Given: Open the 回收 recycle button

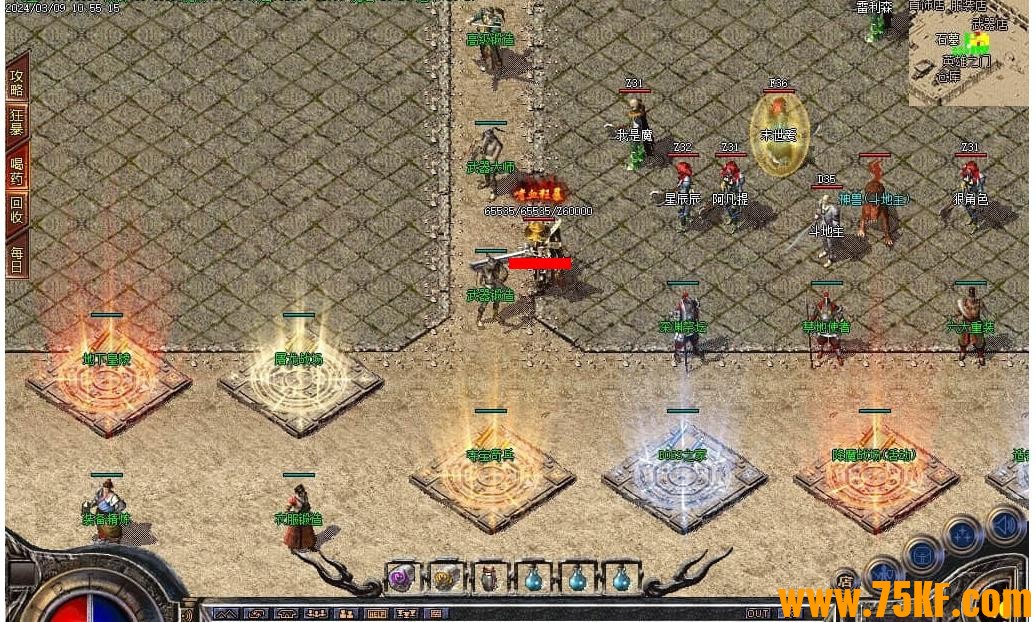Looking at the screenshot, I should 17,209.
